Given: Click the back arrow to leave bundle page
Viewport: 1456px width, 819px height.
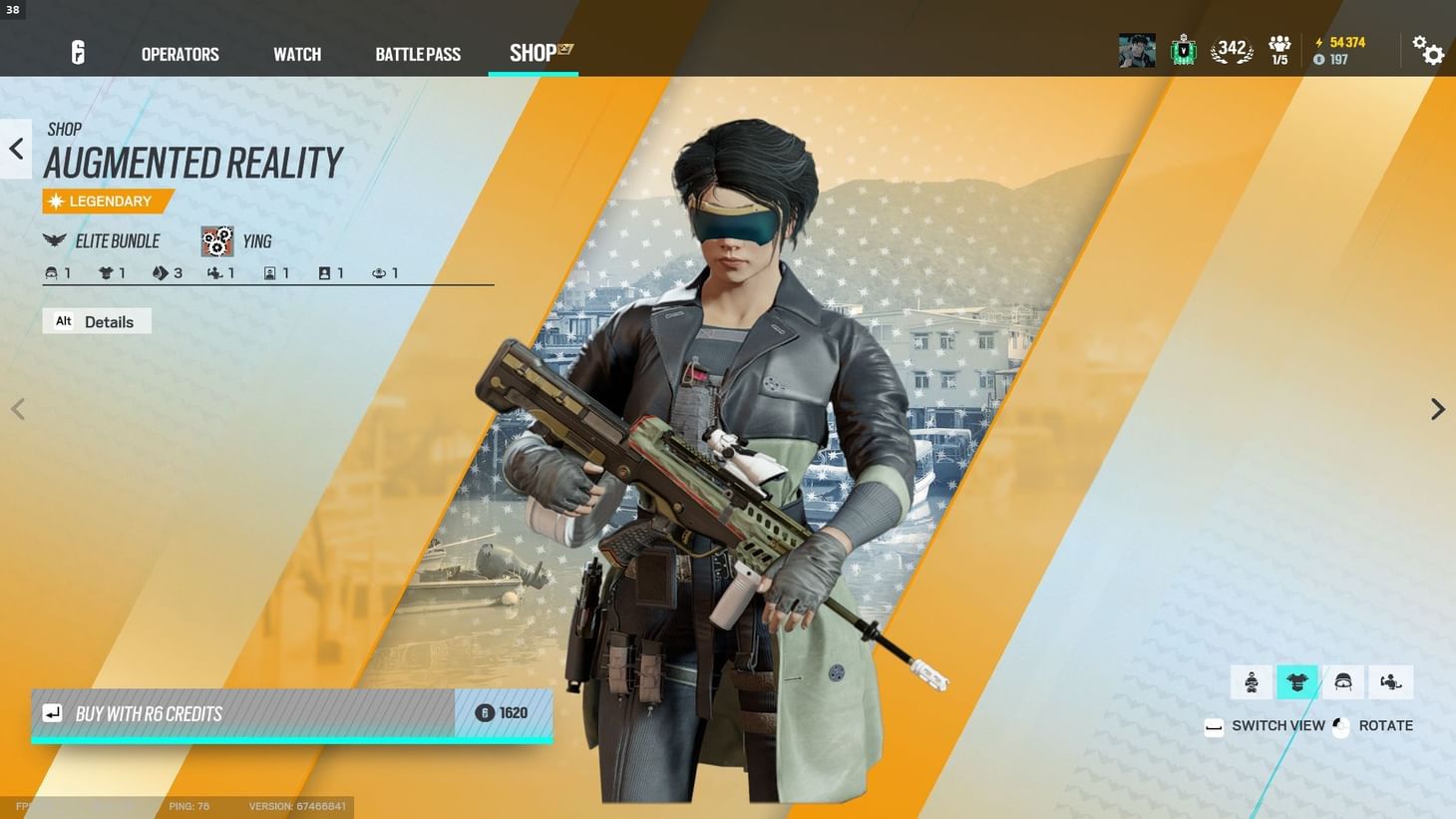Looking at the screenshot, I should [15, 148].
